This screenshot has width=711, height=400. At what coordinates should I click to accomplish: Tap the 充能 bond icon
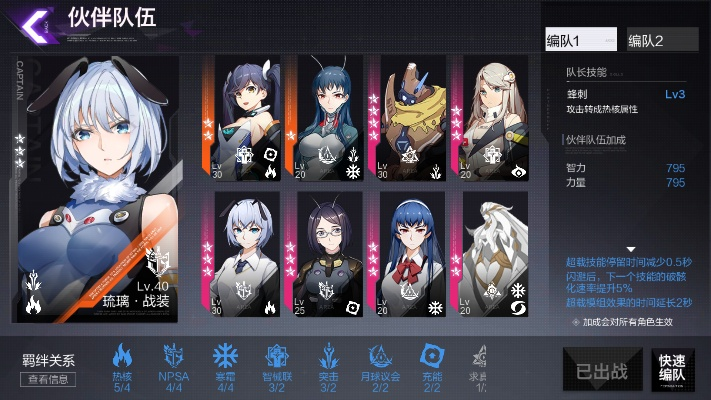click(433, 357)
